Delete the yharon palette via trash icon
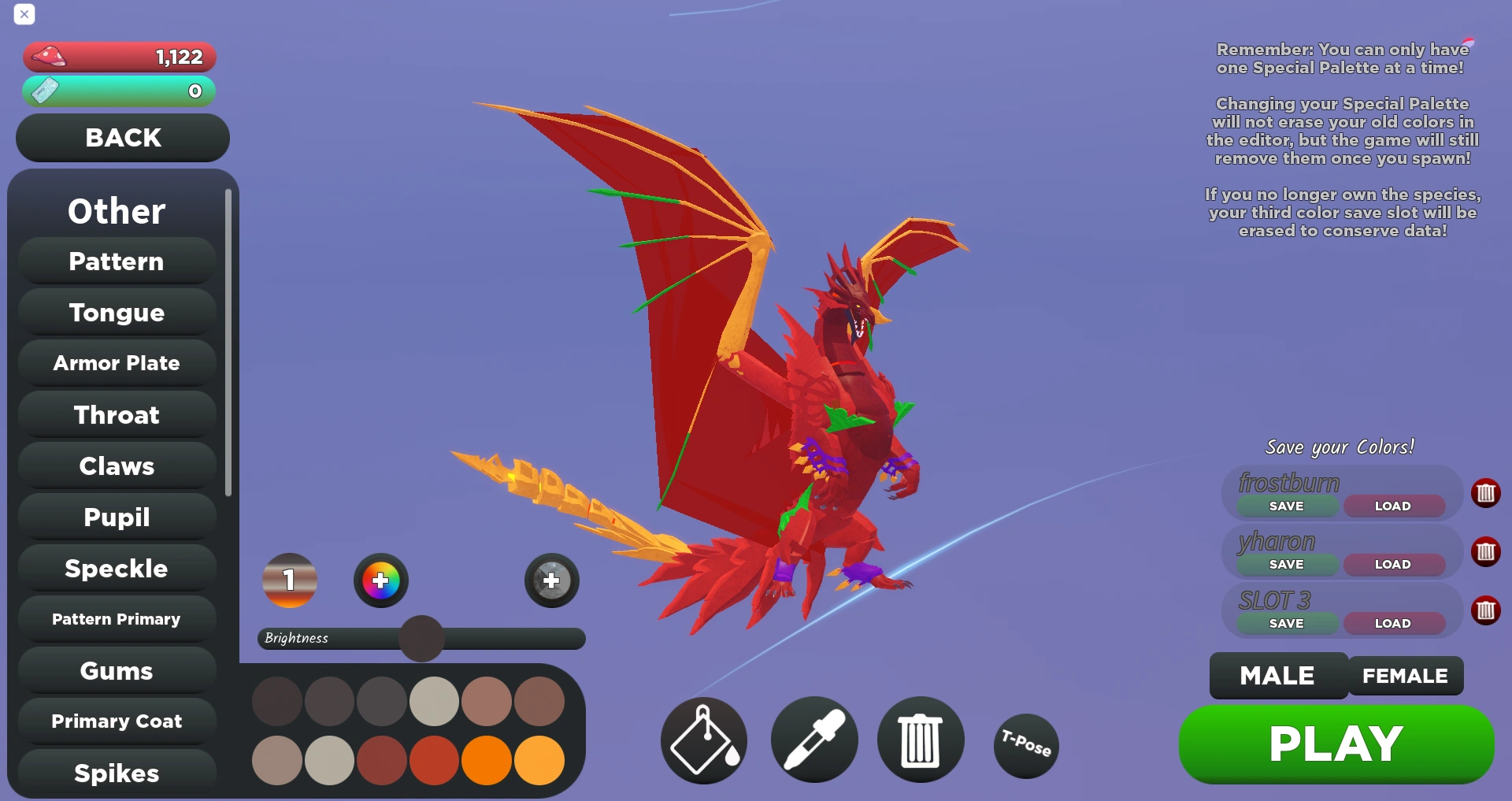 pos(1487,553)
